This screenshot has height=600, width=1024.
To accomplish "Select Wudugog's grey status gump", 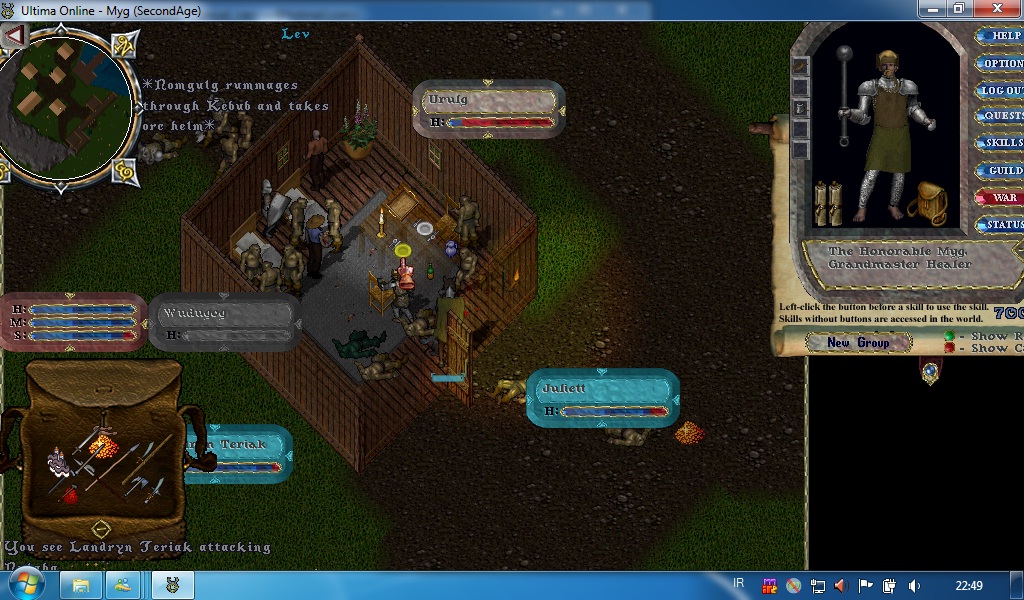I will coord(225,321).
